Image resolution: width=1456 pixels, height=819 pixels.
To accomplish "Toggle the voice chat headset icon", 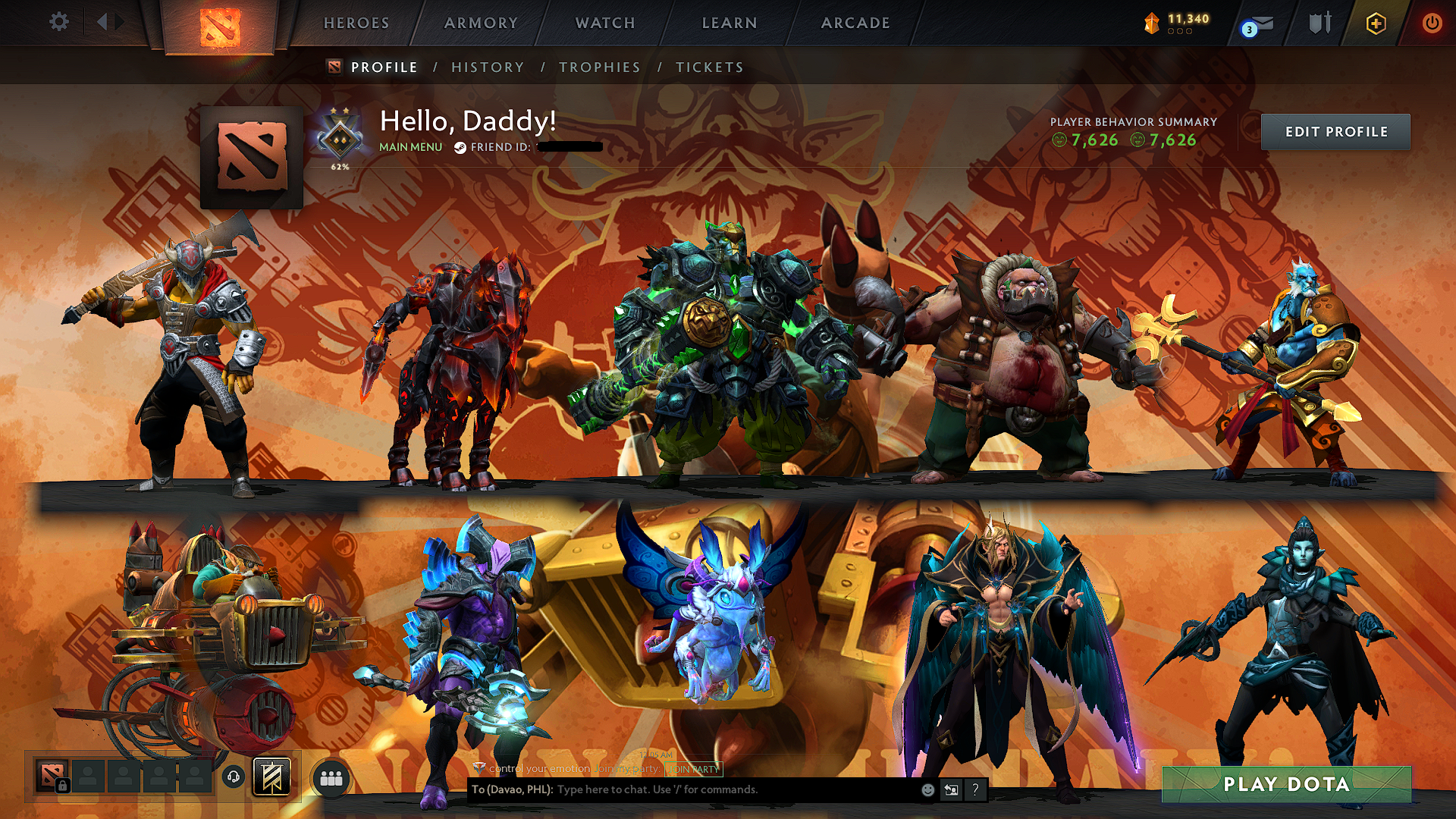I will (233, 776).
